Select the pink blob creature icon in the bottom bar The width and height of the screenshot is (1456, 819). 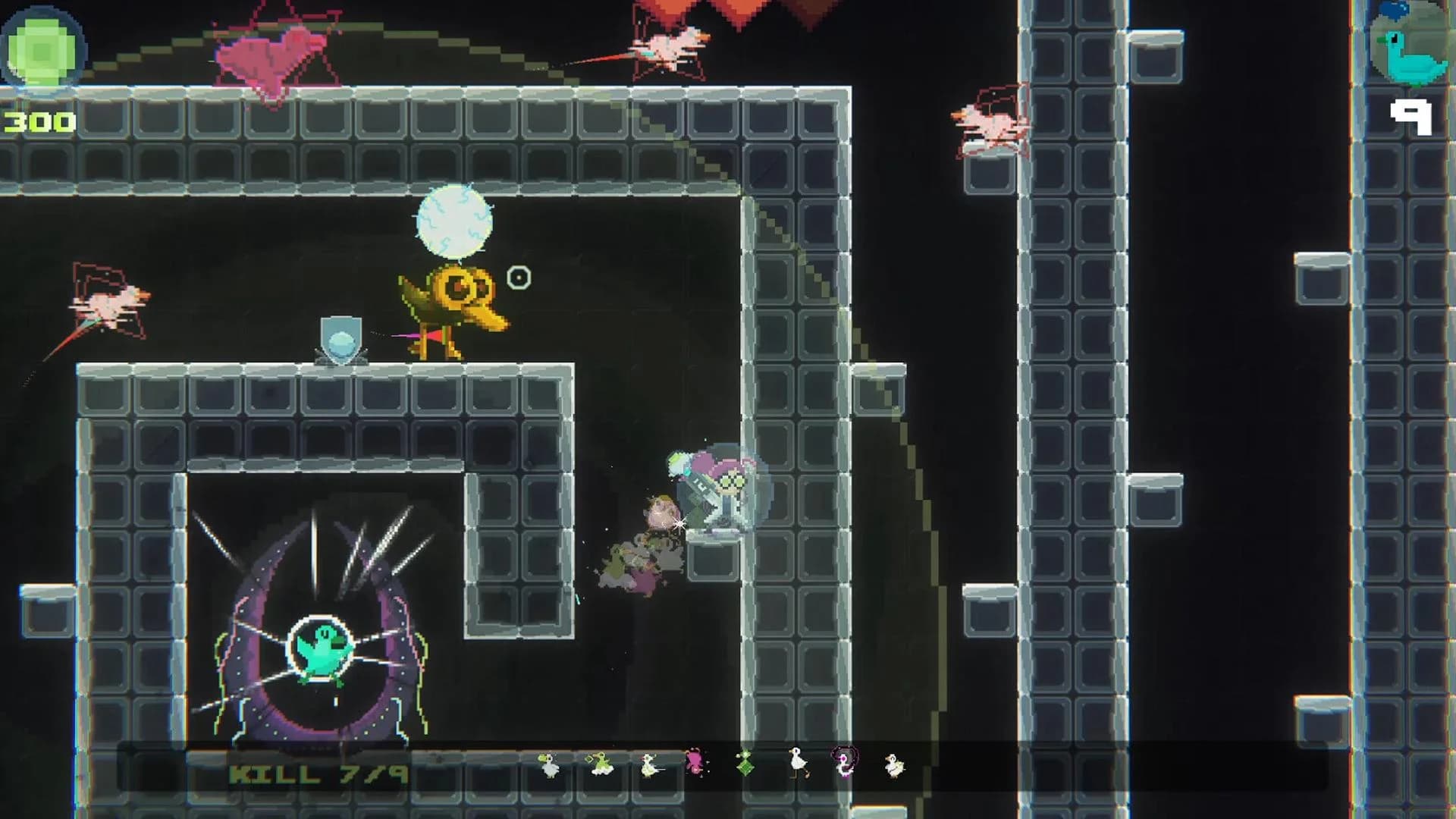[695, 761]
